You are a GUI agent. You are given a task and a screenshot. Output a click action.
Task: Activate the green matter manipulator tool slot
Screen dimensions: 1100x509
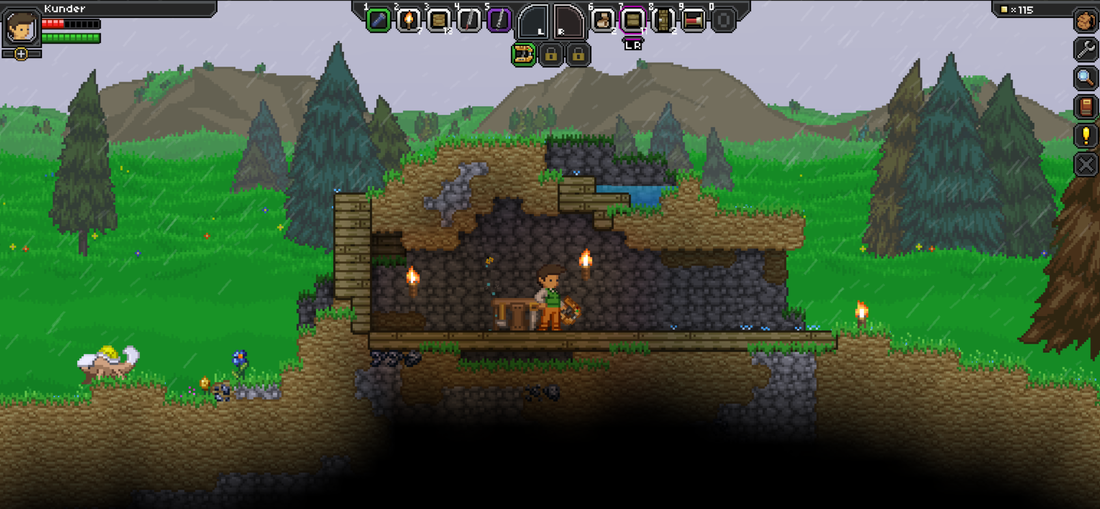(523, 55)
